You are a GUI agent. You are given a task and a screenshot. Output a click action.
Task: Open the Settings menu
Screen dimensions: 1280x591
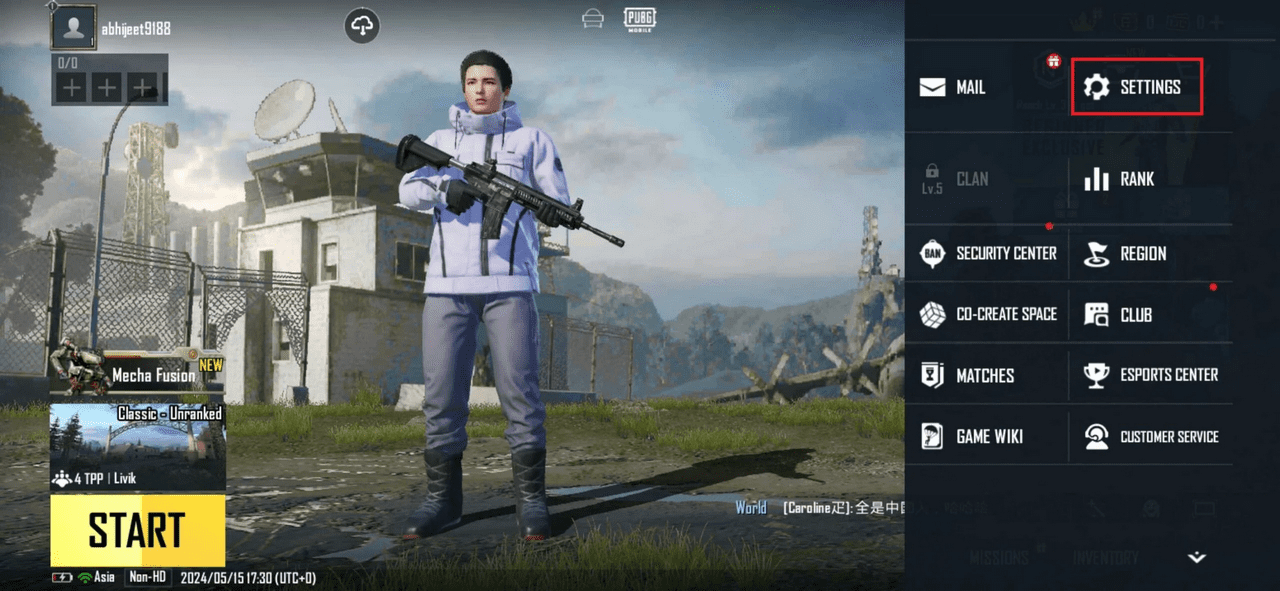[1136, 87]
